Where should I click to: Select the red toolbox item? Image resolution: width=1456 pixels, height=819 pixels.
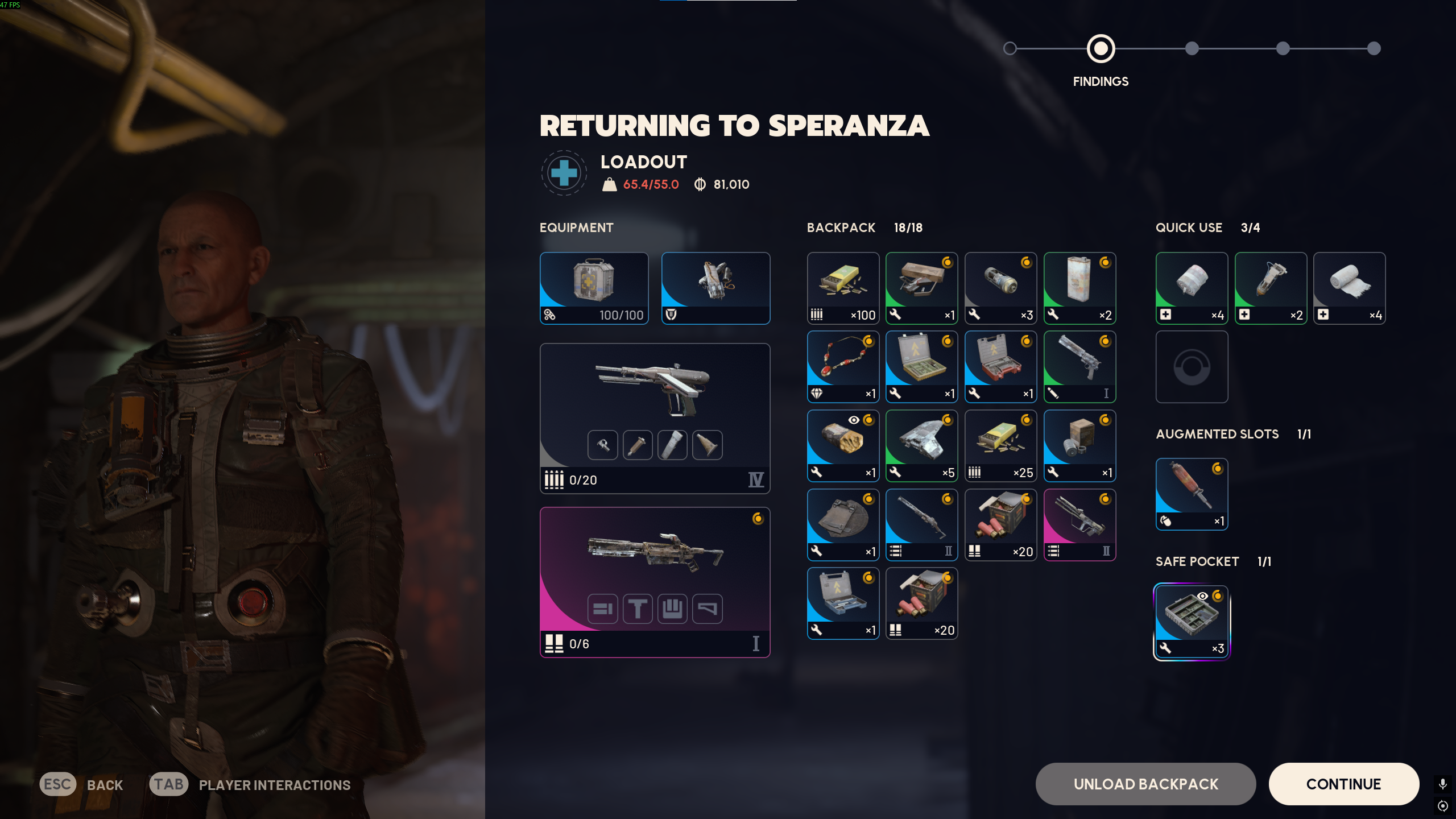[1000, 367]
